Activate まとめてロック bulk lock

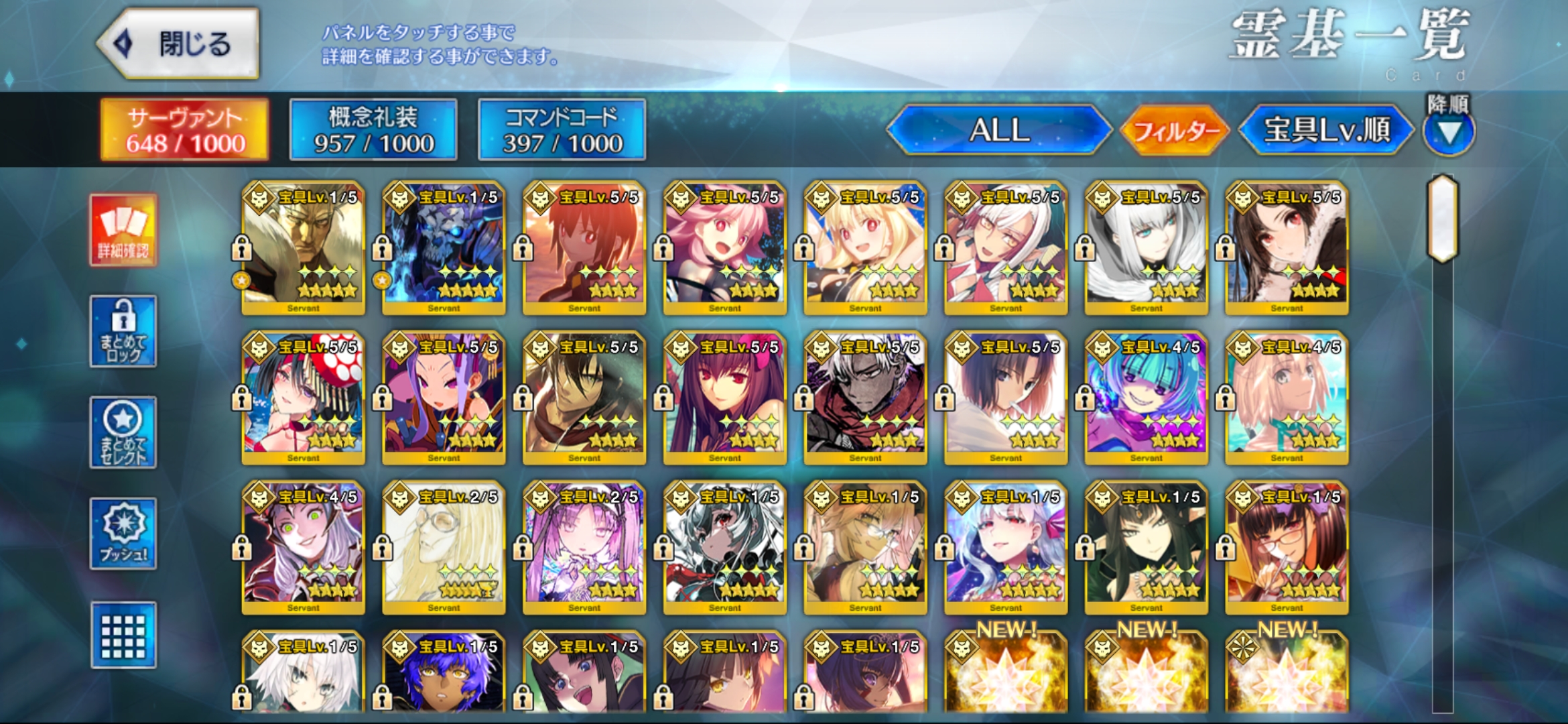123,331
